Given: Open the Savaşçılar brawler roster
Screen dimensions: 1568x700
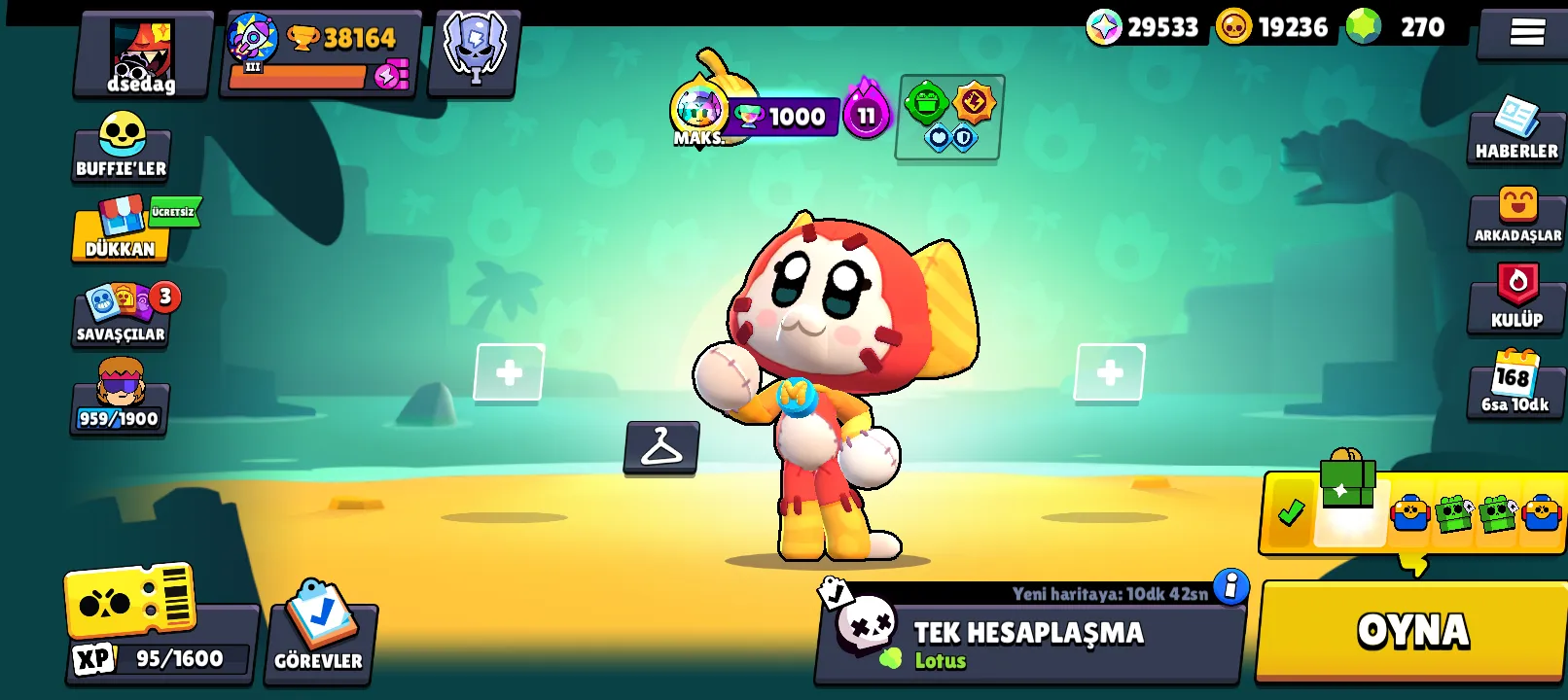Looking at the screenshot, I should [121, 316].
